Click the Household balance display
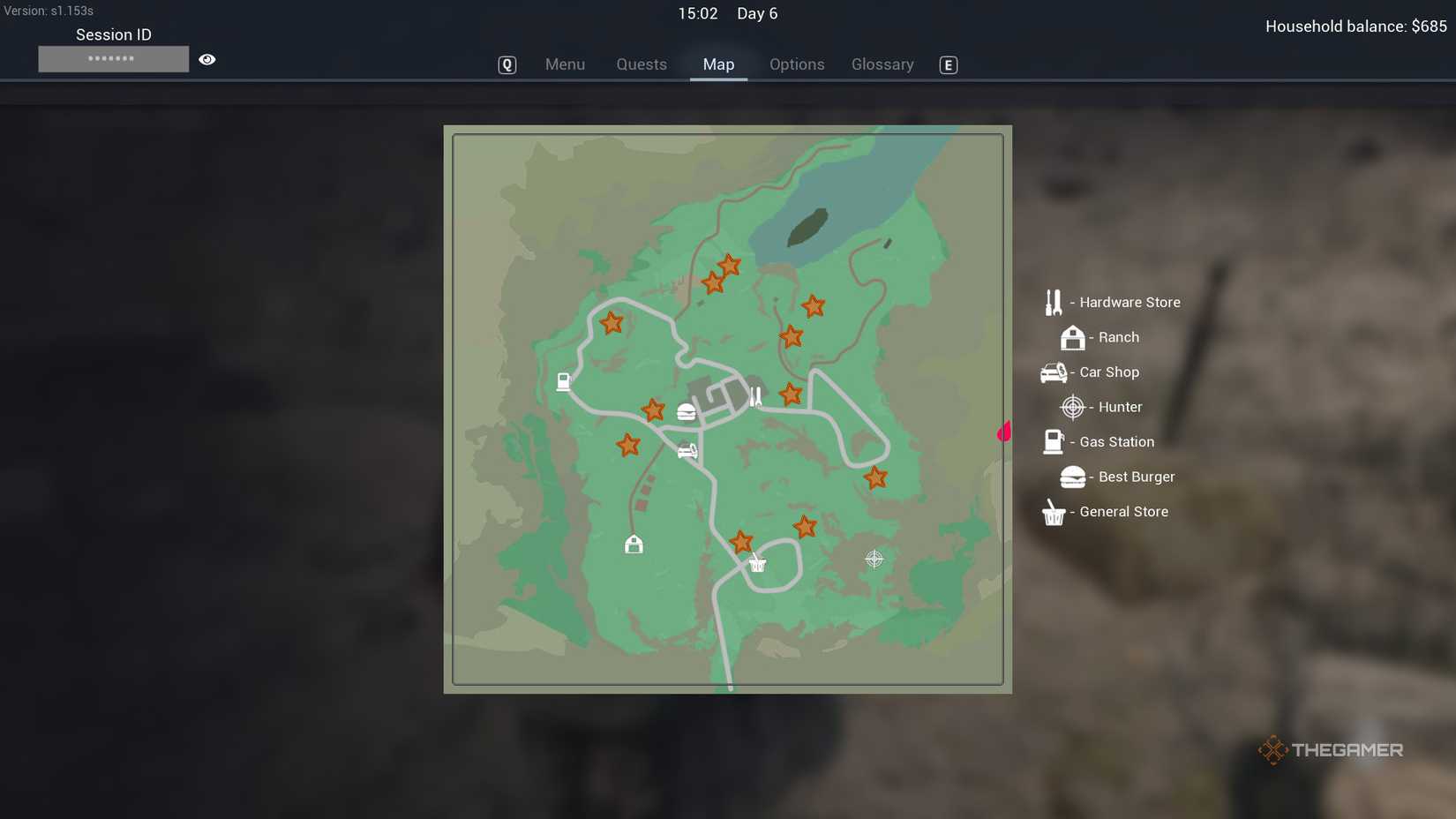The width and height of the screenshot is (1456, 819). pos(1355,26)
